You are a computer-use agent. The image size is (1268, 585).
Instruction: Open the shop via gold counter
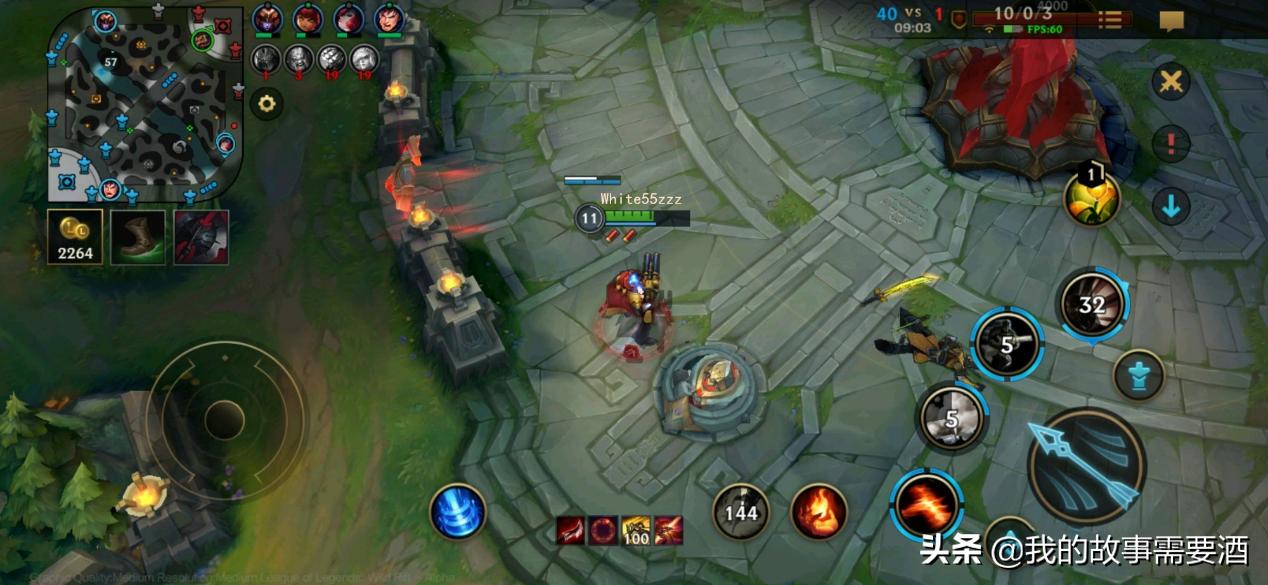75,238
